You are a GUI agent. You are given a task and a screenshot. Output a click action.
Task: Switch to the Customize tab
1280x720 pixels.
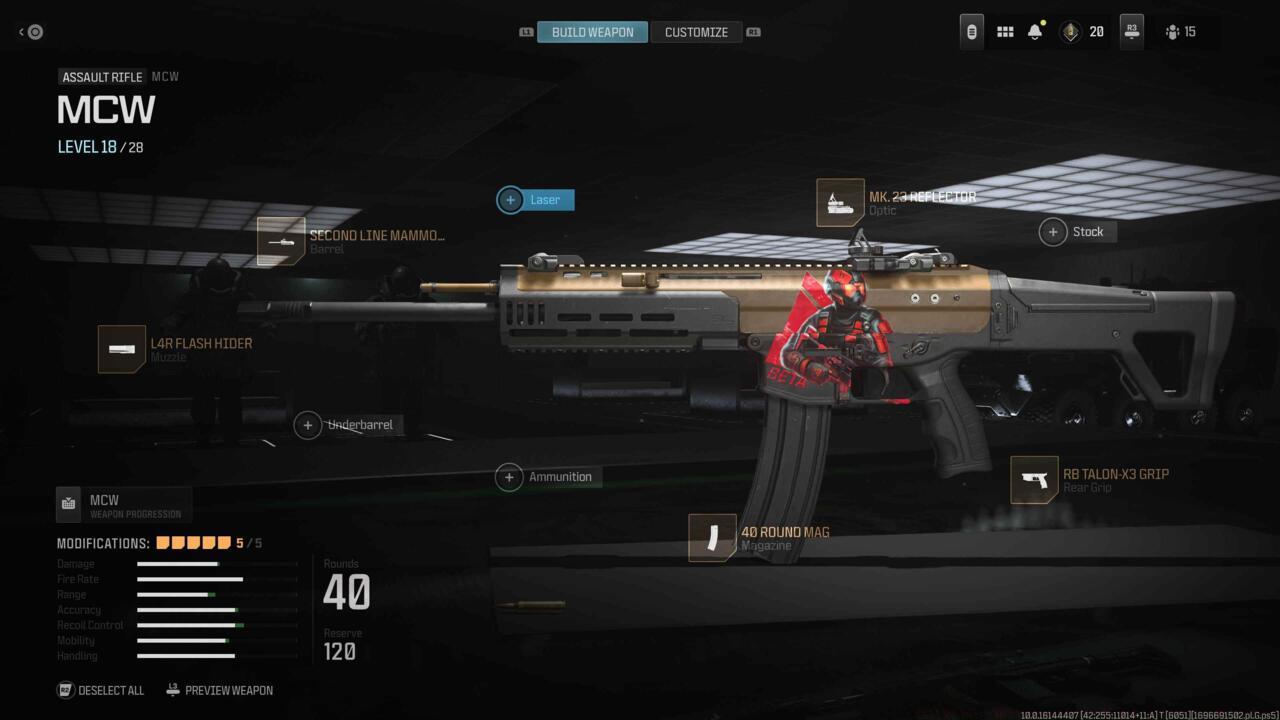(697, 31)
